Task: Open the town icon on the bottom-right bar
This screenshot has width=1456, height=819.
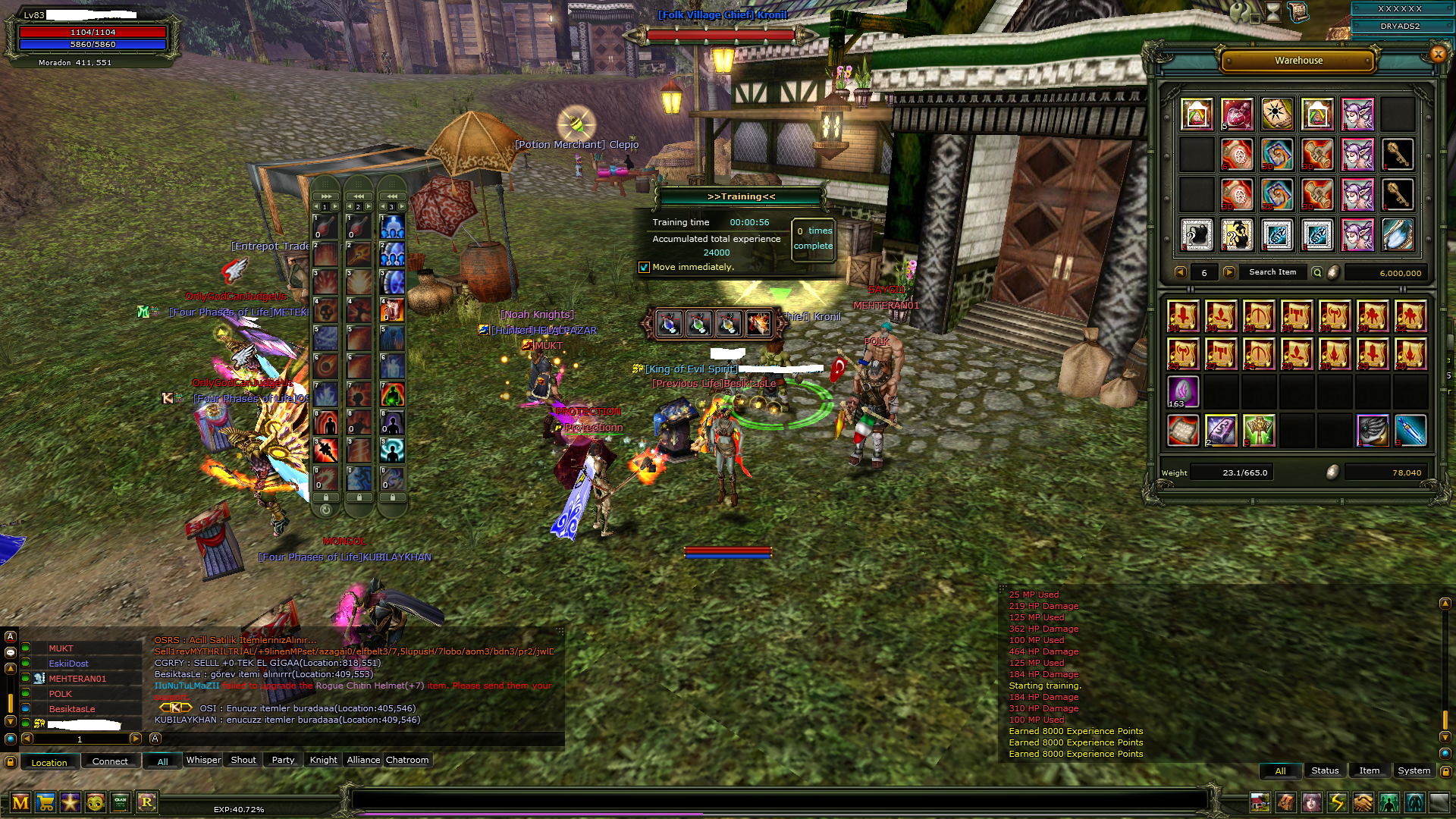Action: point(1260,802)
